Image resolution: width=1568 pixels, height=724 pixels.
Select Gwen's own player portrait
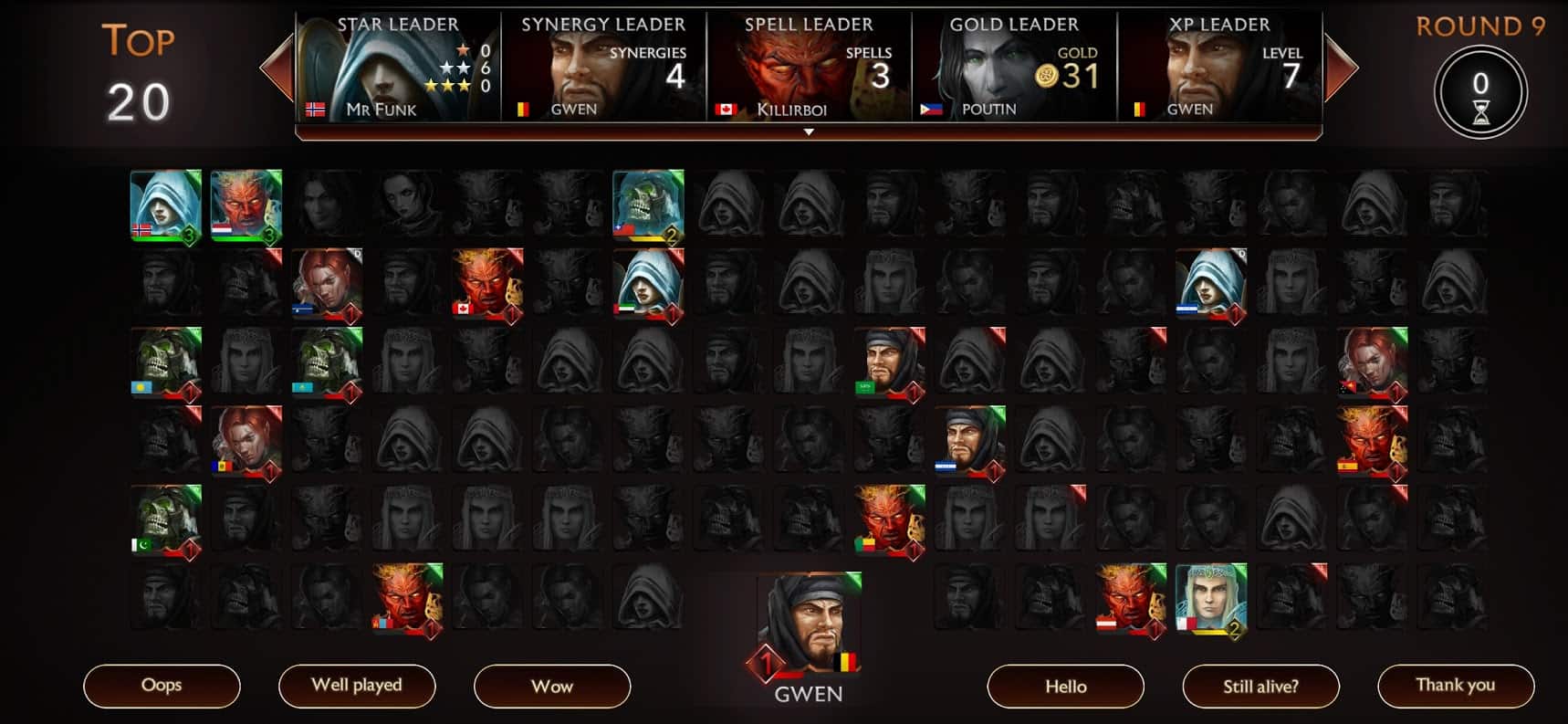(x=809, y=623)
